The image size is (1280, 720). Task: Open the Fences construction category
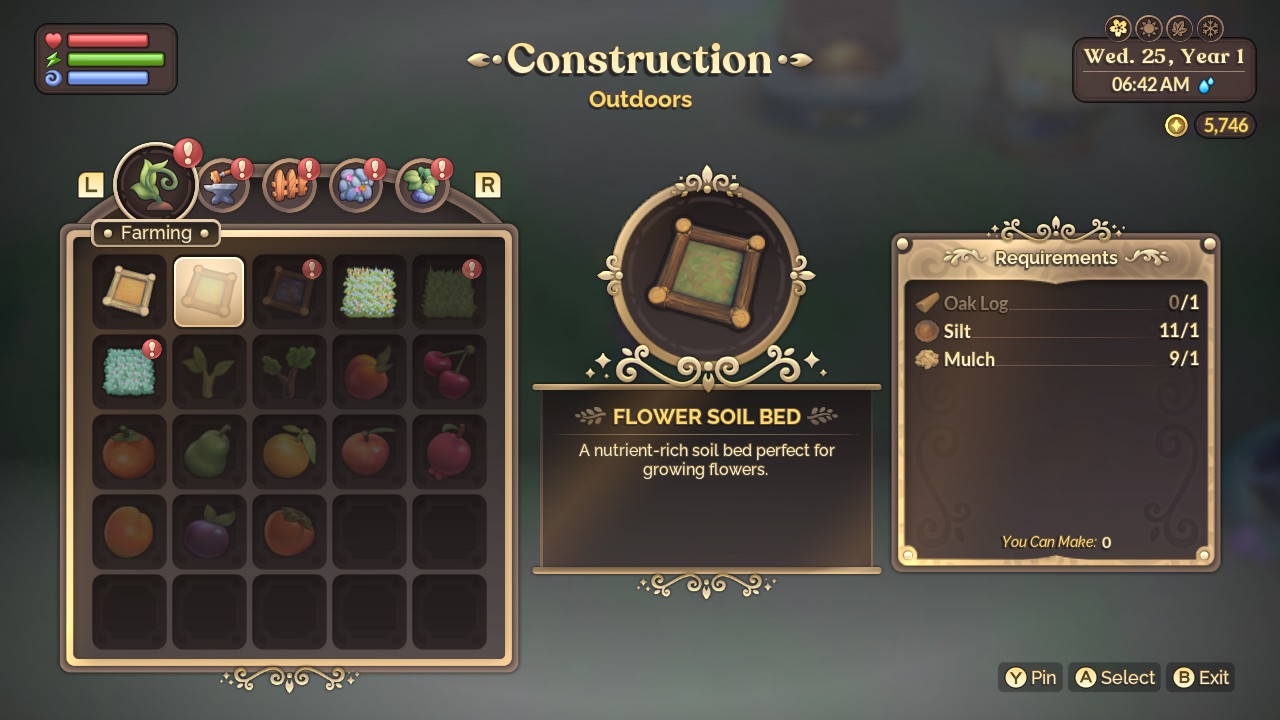pos(289,185)
